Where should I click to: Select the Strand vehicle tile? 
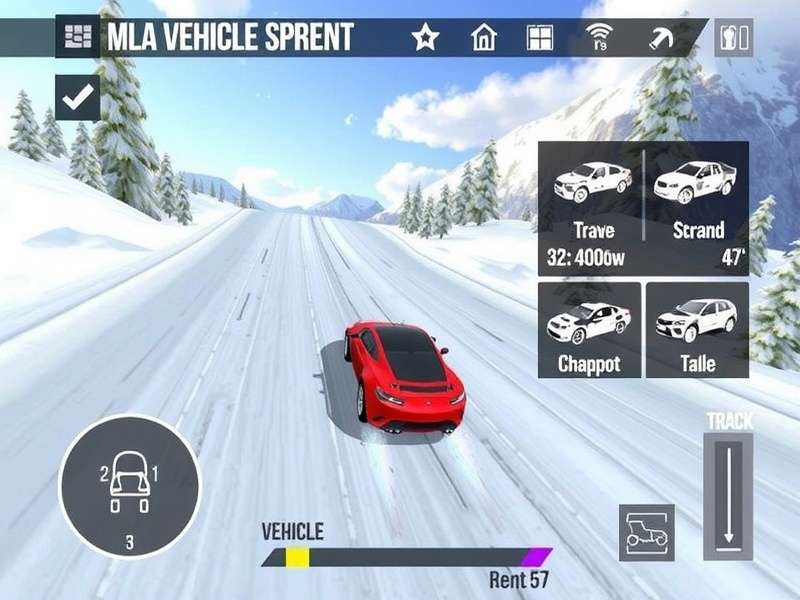pyautogui.click(x=697, y=206)
